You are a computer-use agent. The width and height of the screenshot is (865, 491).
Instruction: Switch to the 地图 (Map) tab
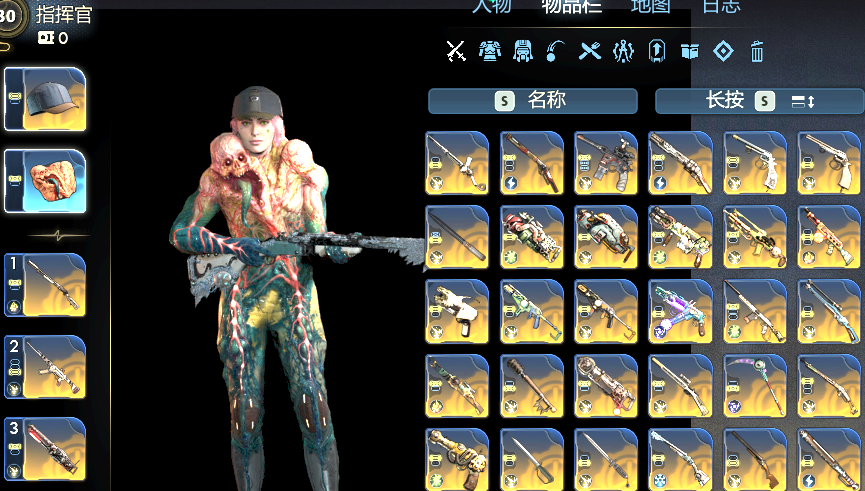650,6
